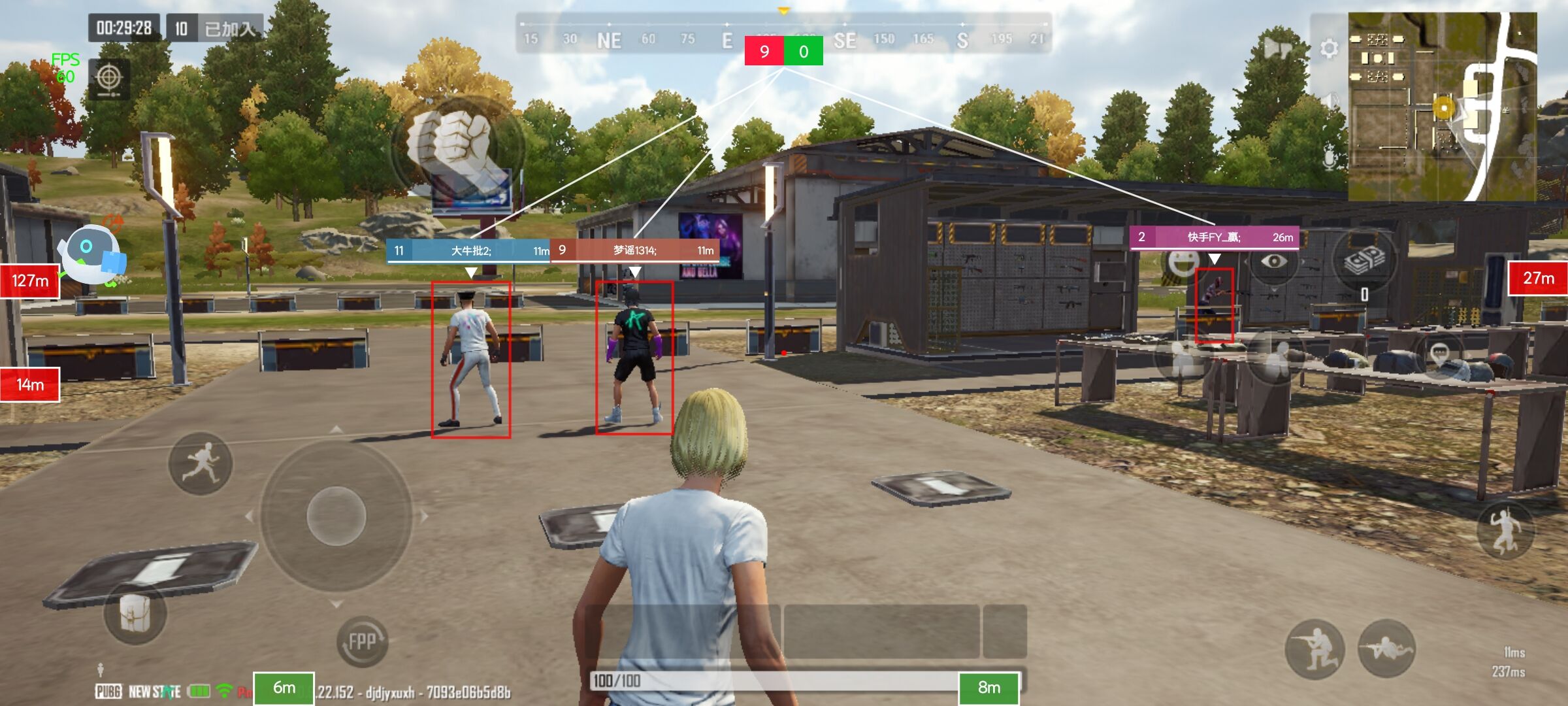The height and width of the screenshot is (706, 1568).
Task: Tap the eye free-look button
Action: click(1273, 262)
